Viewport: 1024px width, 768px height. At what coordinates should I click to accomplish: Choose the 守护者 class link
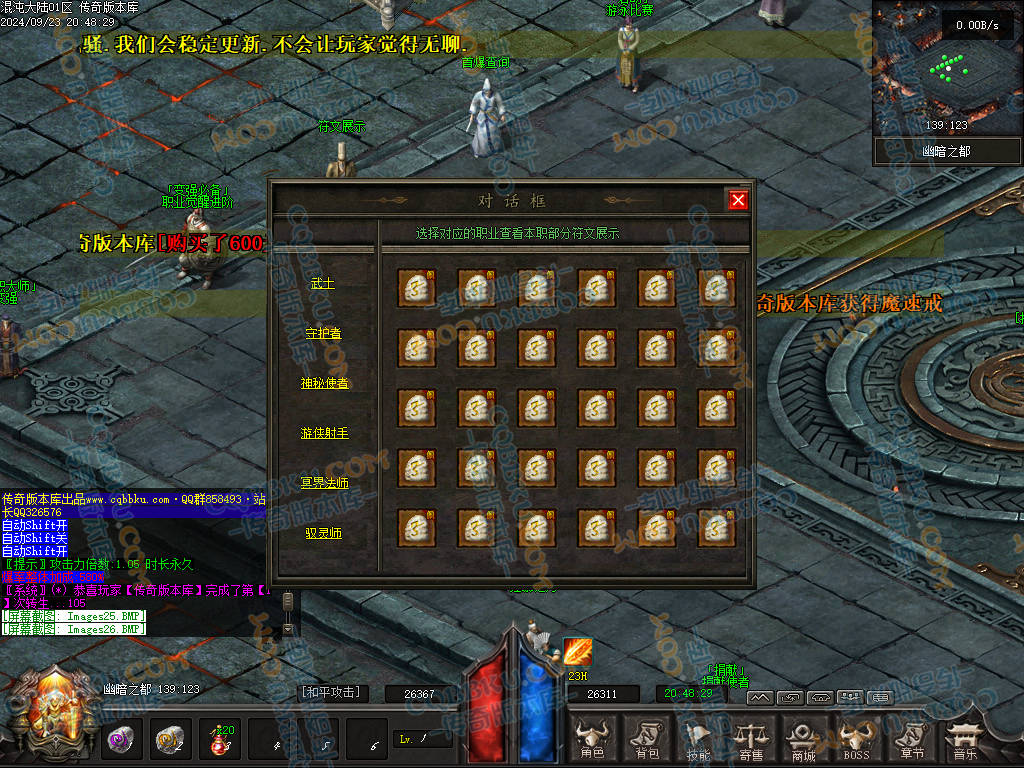322,333
